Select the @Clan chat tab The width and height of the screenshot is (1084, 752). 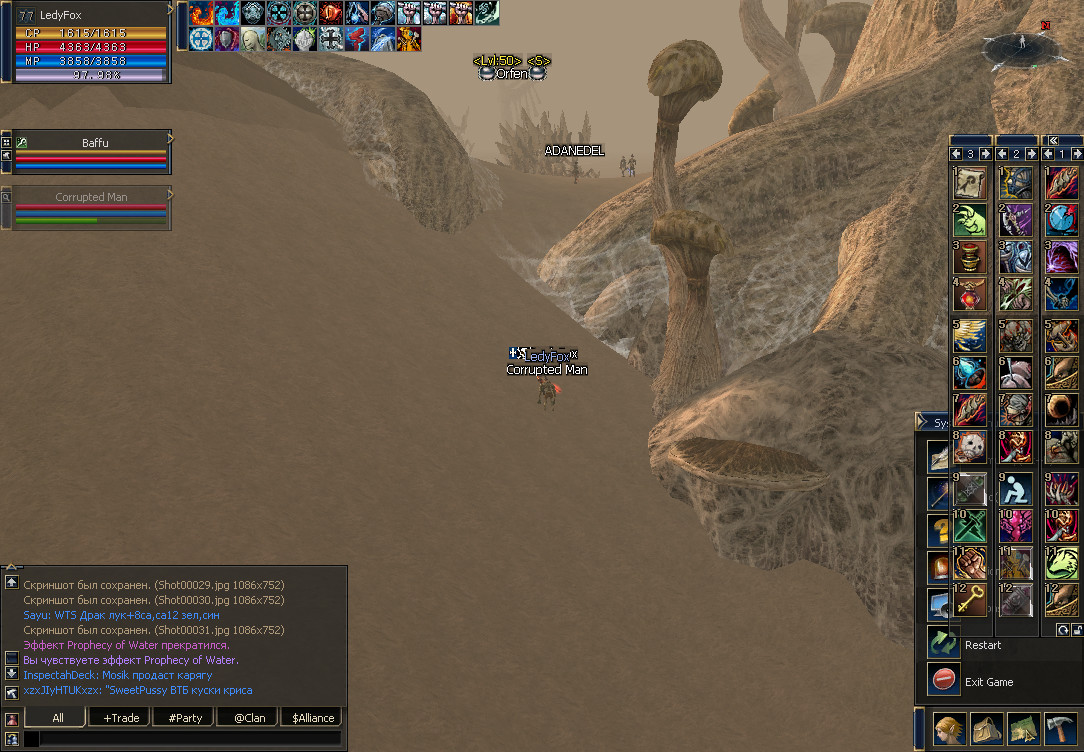(249, 717)
